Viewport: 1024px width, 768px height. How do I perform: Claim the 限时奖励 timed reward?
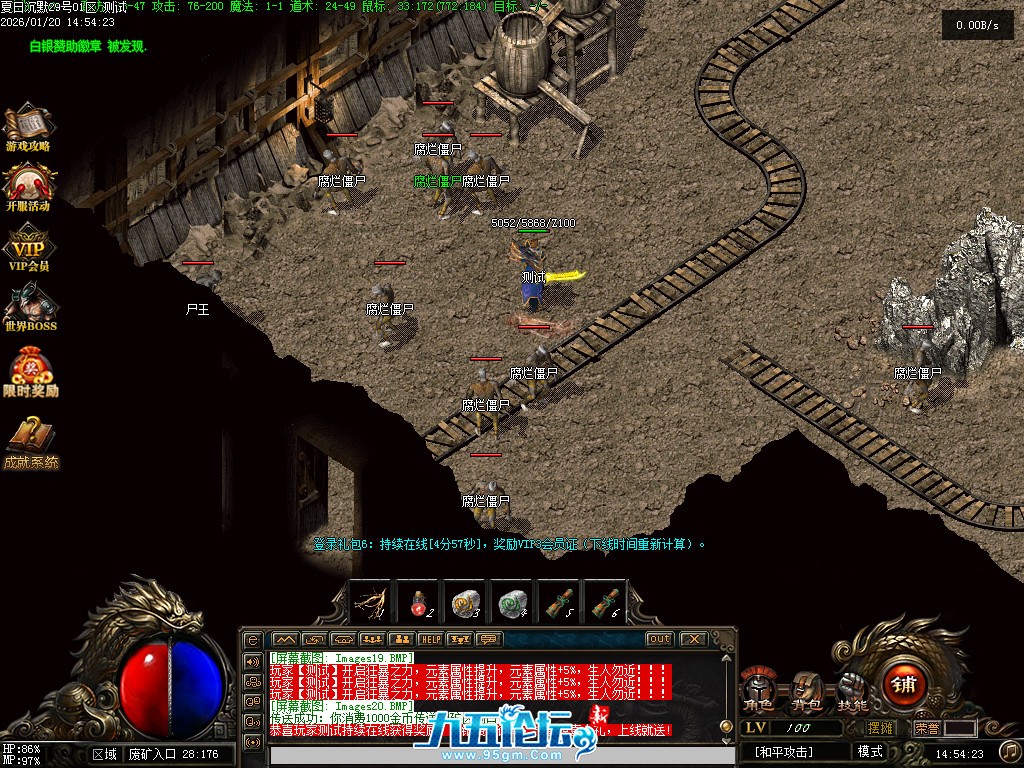[30, 370]
